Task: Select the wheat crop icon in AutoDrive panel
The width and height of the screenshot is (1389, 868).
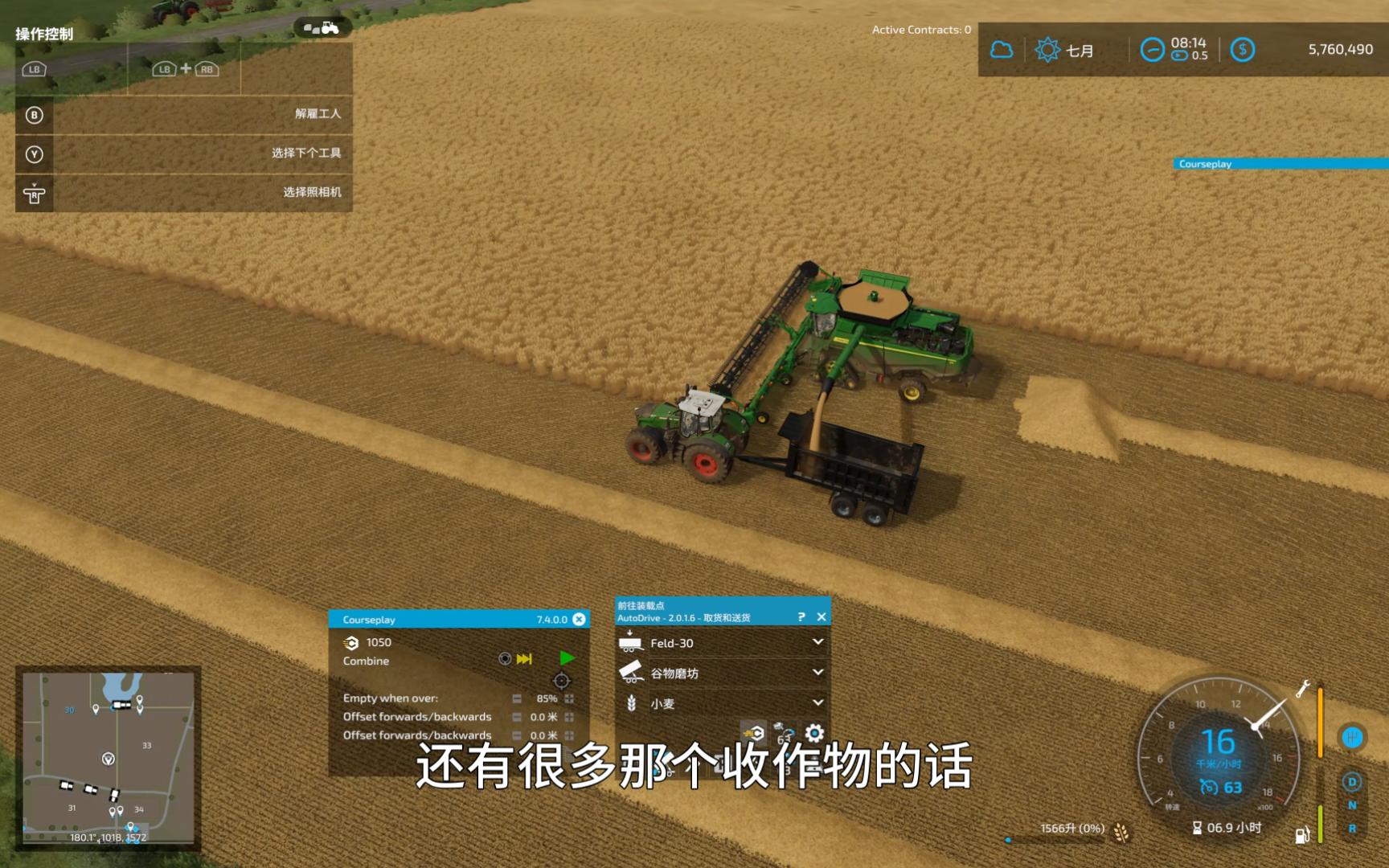Action: [x=631, y=702]
